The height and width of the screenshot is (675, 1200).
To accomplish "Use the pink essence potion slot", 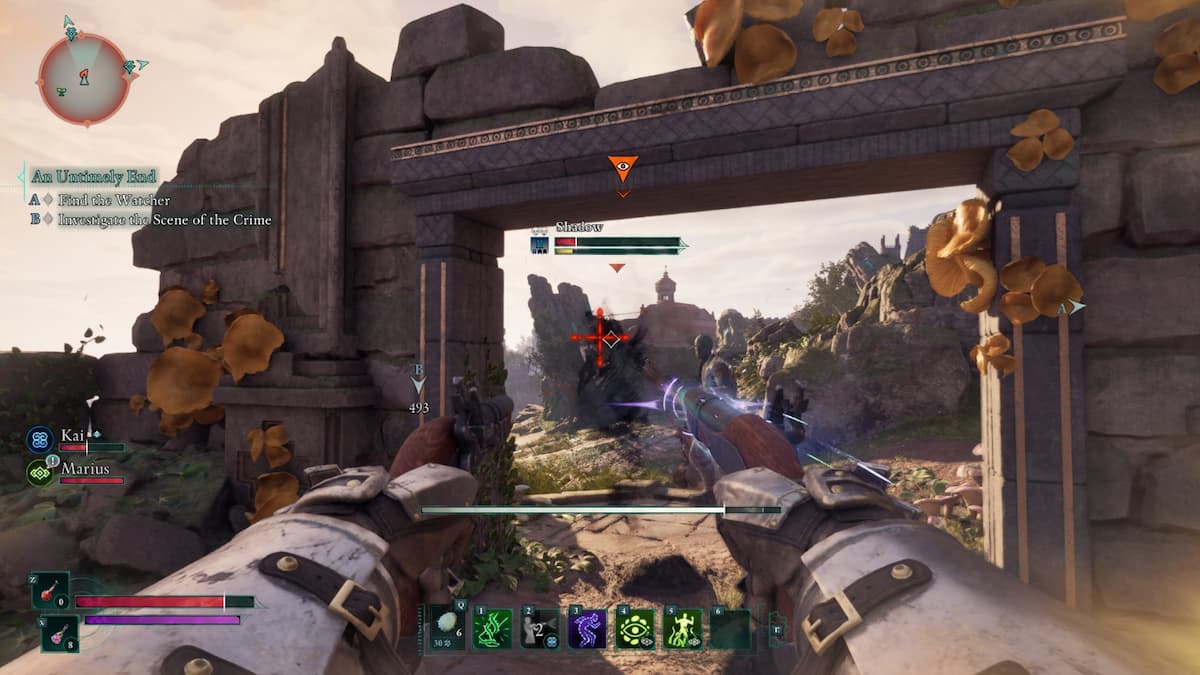I will coord(58,632).
